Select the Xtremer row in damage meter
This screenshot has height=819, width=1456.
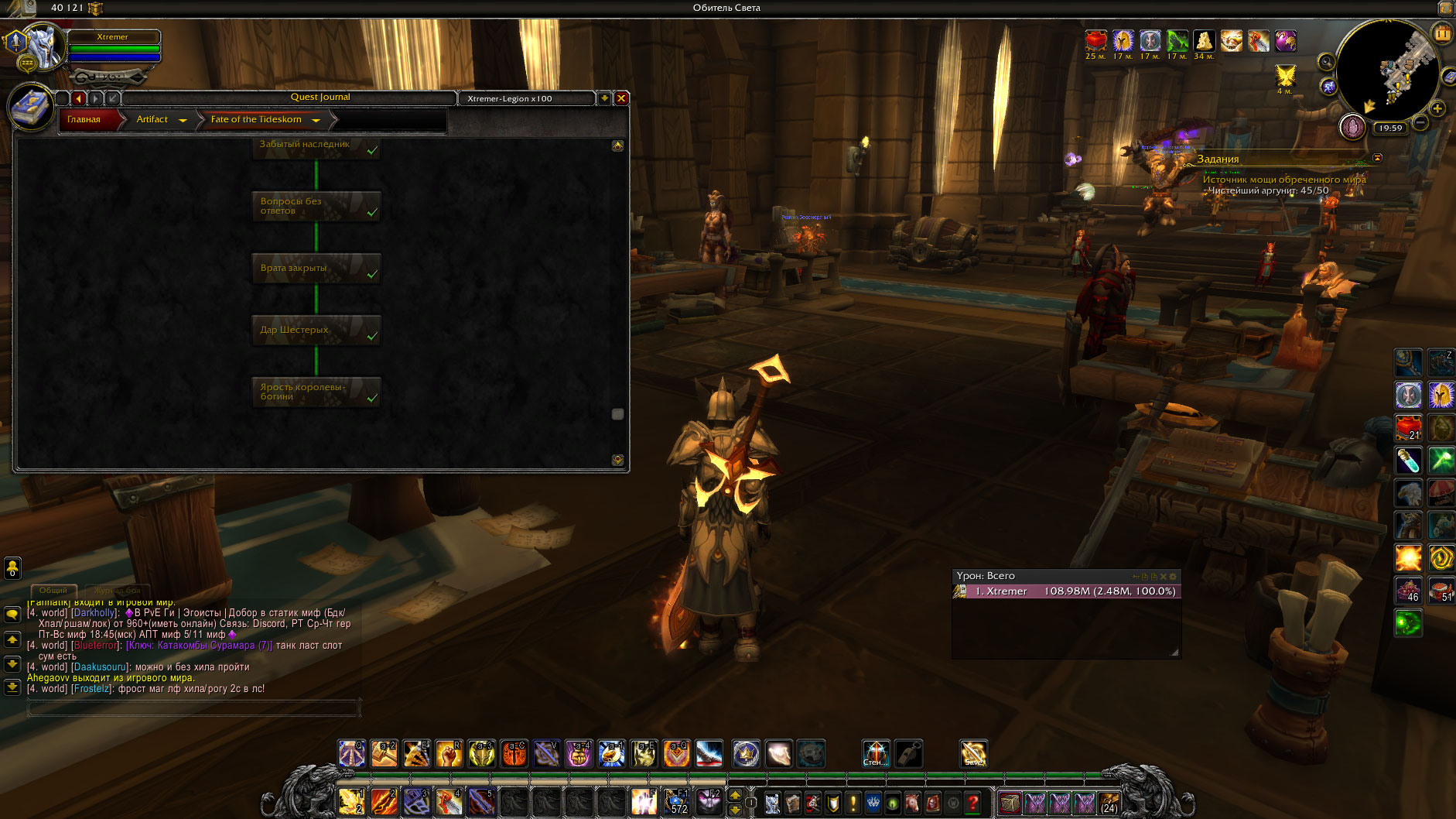pos(1068,591)
